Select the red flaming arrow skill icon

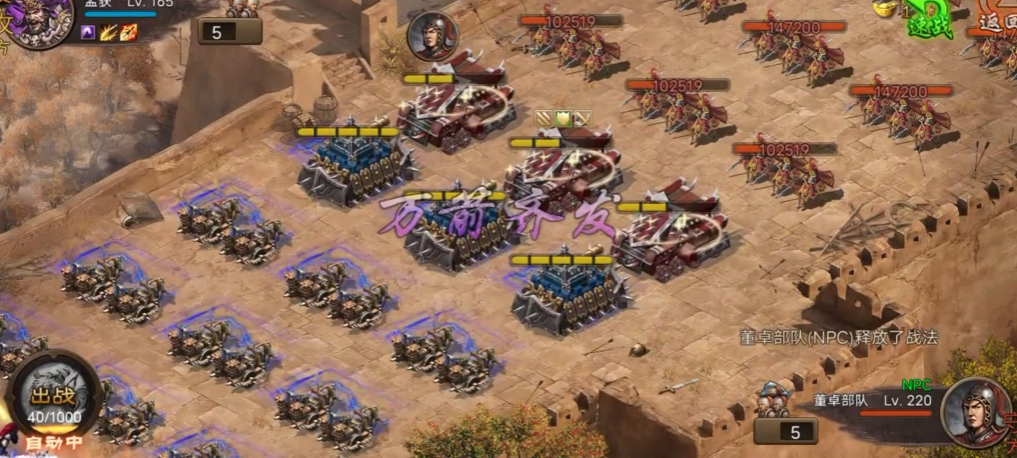point(129,33)
